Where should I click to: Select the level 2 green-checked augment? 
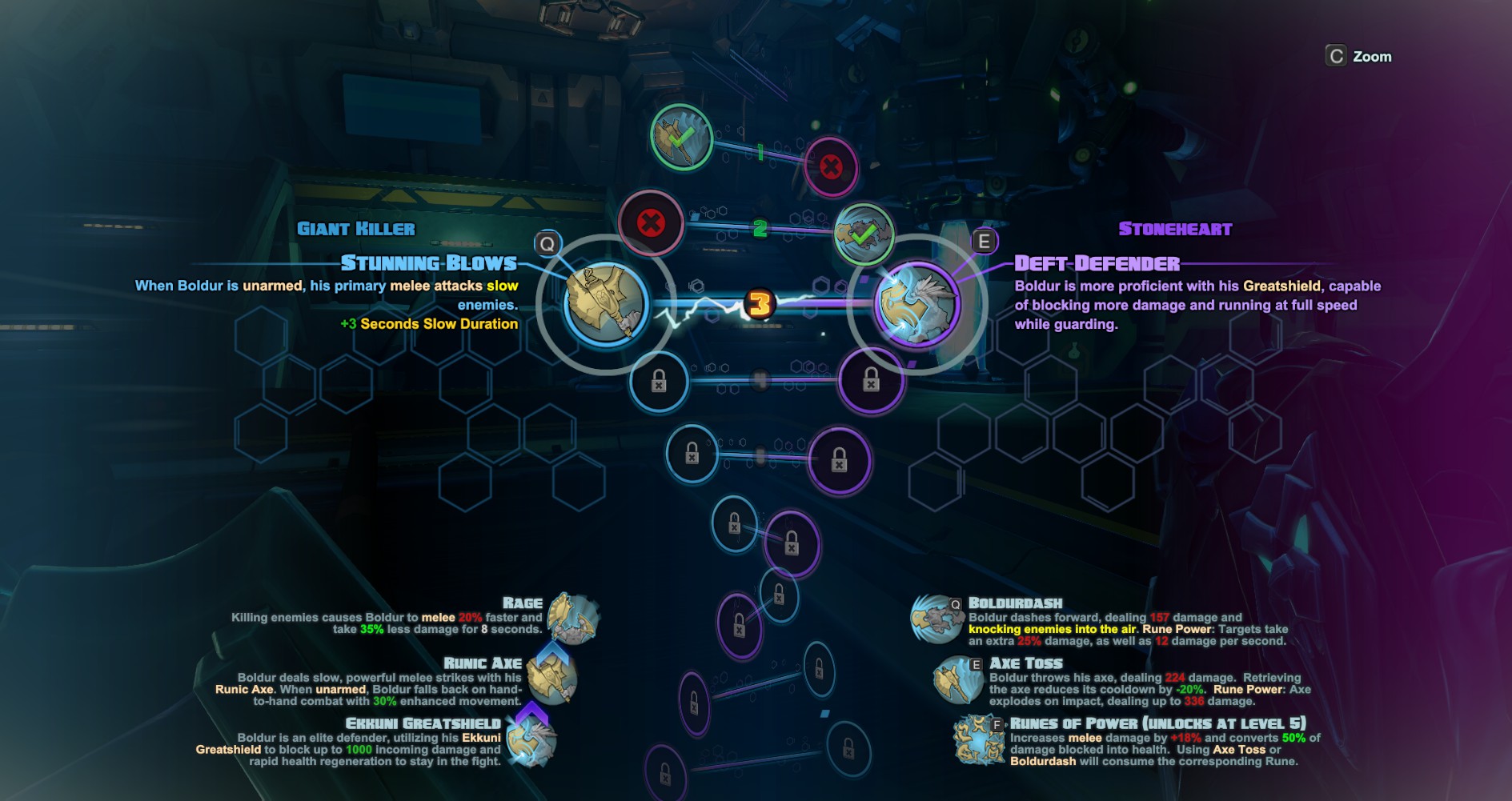[x=864, y=234]
